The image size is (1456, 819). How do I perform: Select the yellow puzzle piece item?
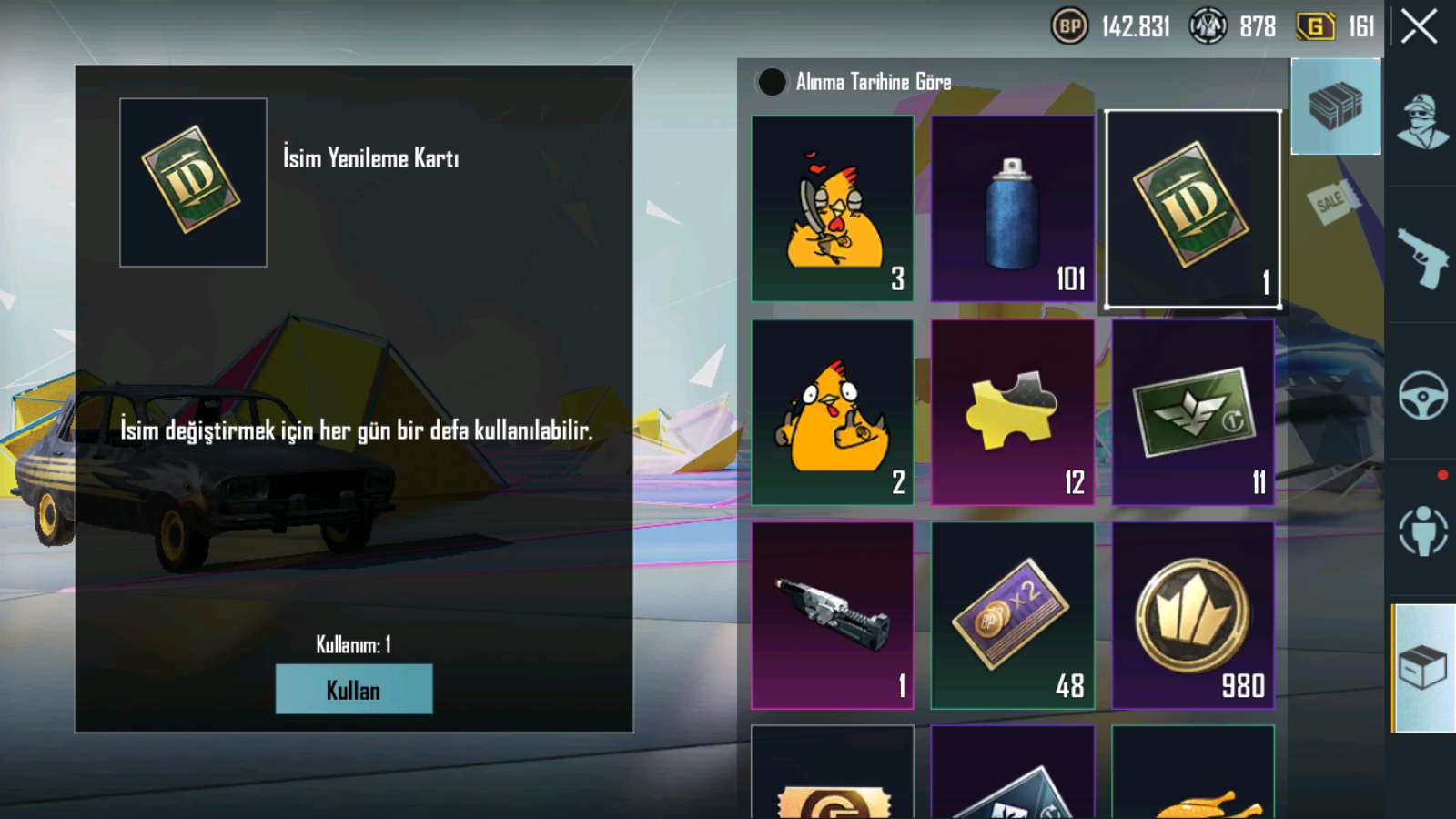pos(1012,412)
